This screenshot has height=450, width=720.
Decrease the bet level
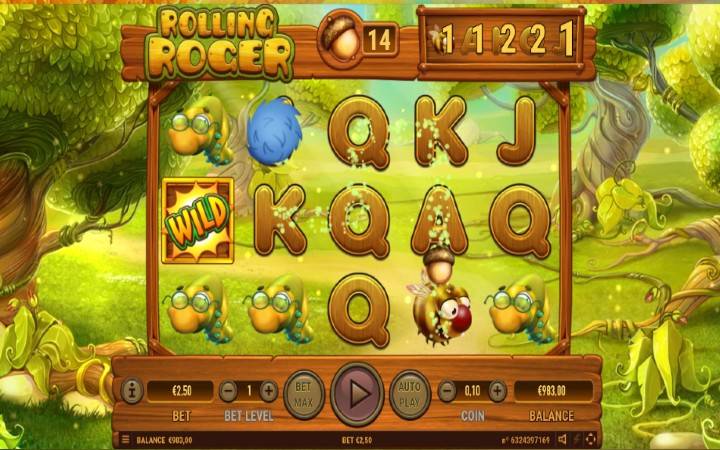click(x=229, y=391)
